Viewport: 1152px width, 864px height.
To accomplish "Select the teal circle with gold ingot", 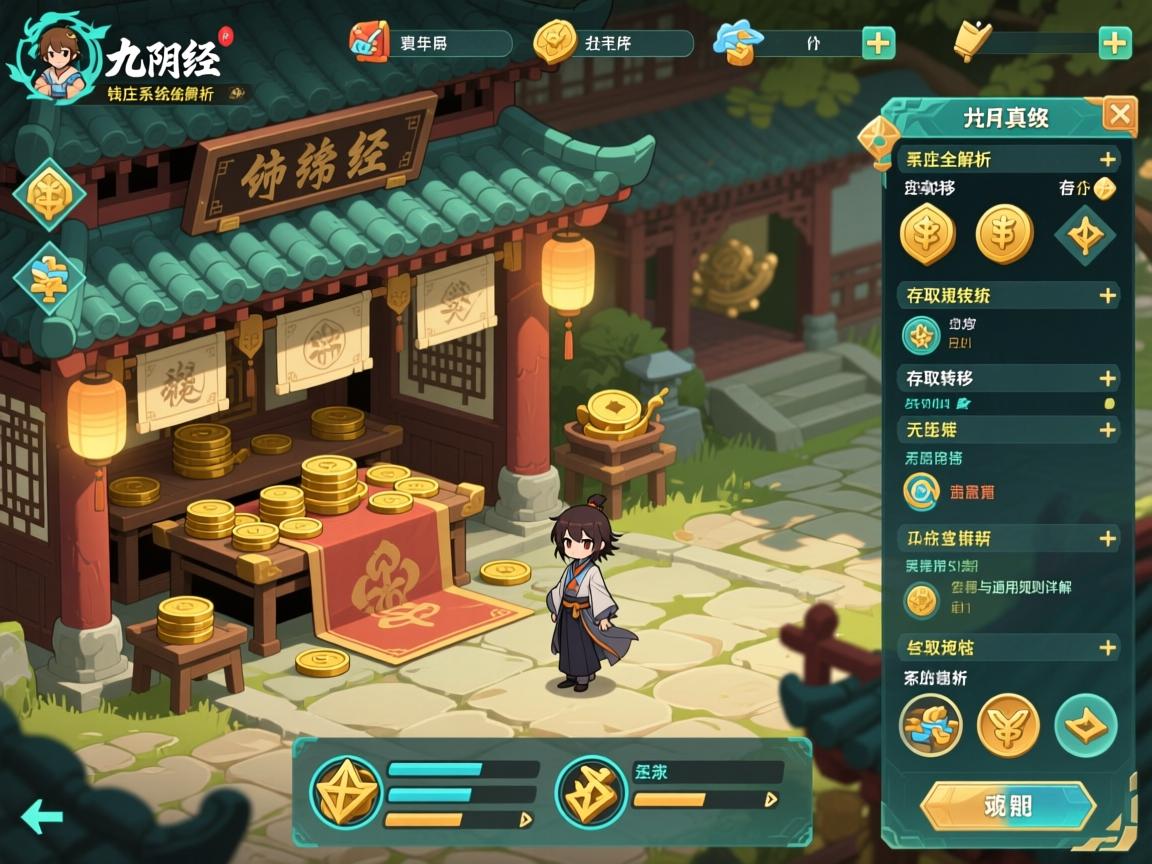I will (x=1085, y=725).
